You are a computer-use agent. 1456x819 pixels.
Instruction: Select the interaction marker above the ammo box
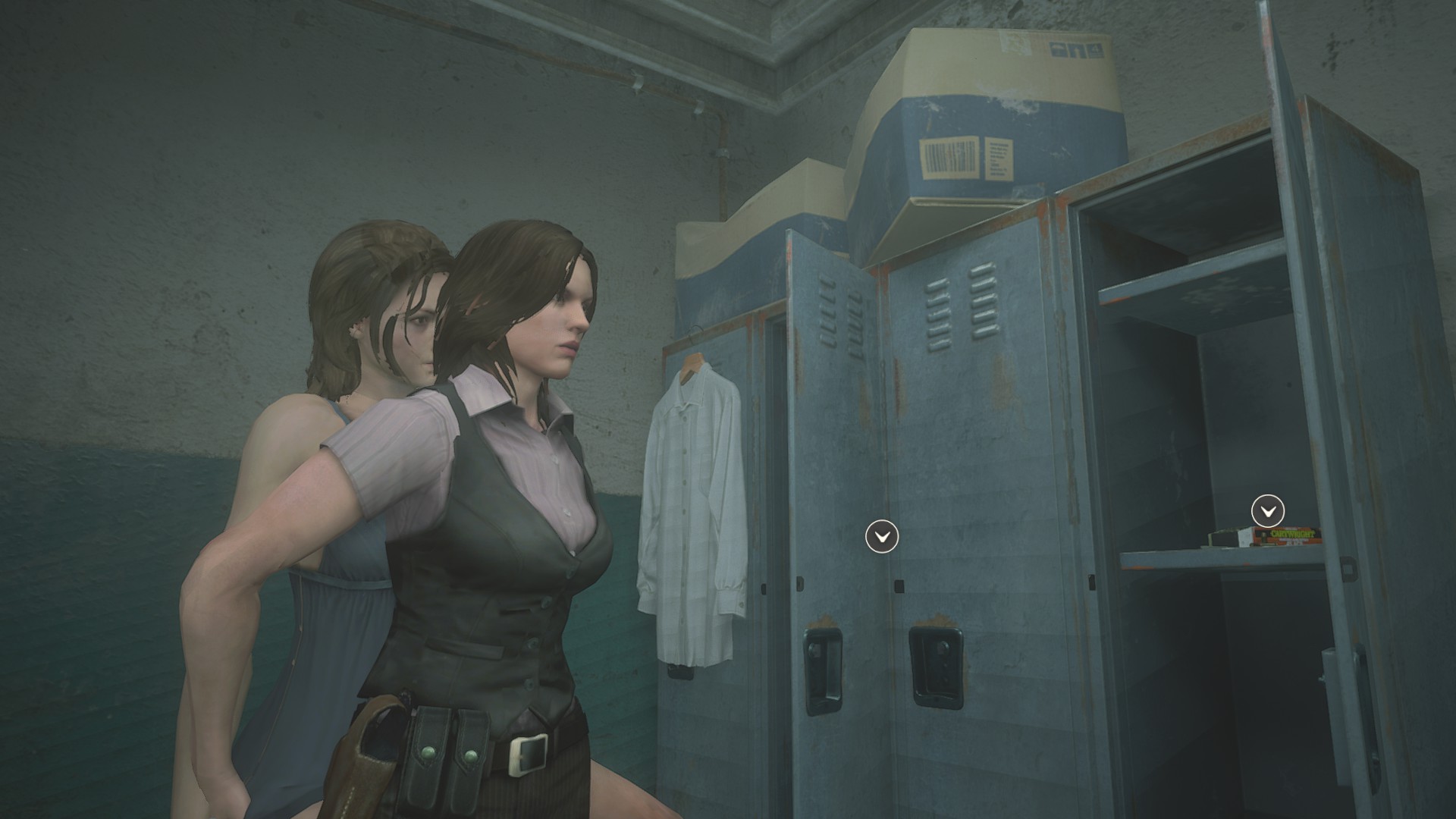click(x=1268, y=511)
